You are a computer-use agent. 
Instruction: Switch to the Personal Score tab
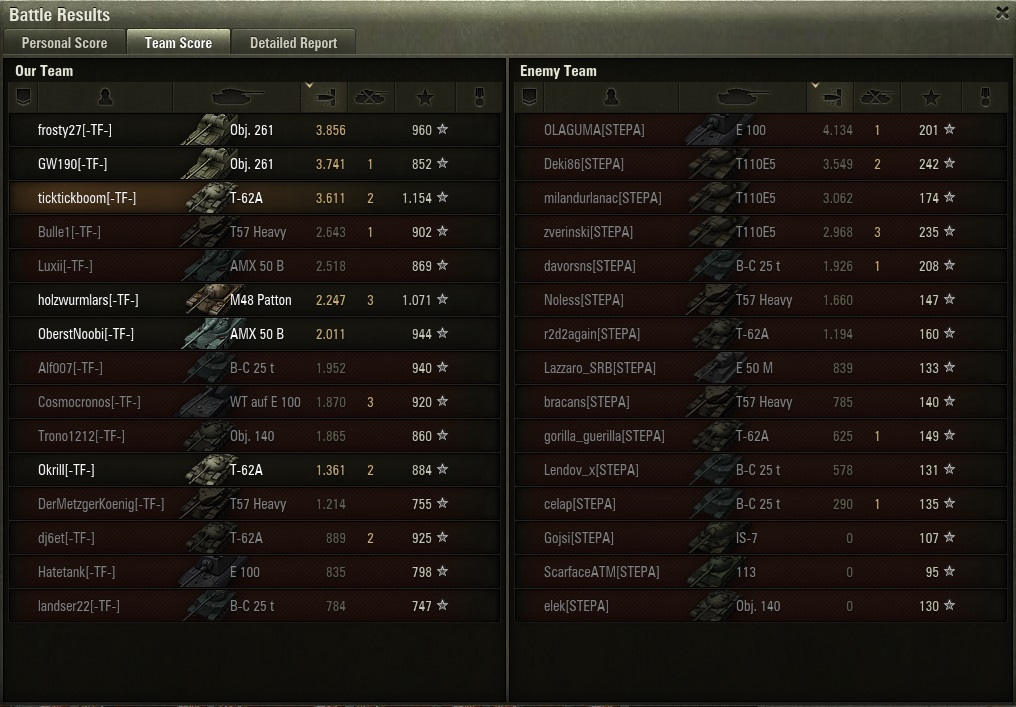(x=64, y=43)
